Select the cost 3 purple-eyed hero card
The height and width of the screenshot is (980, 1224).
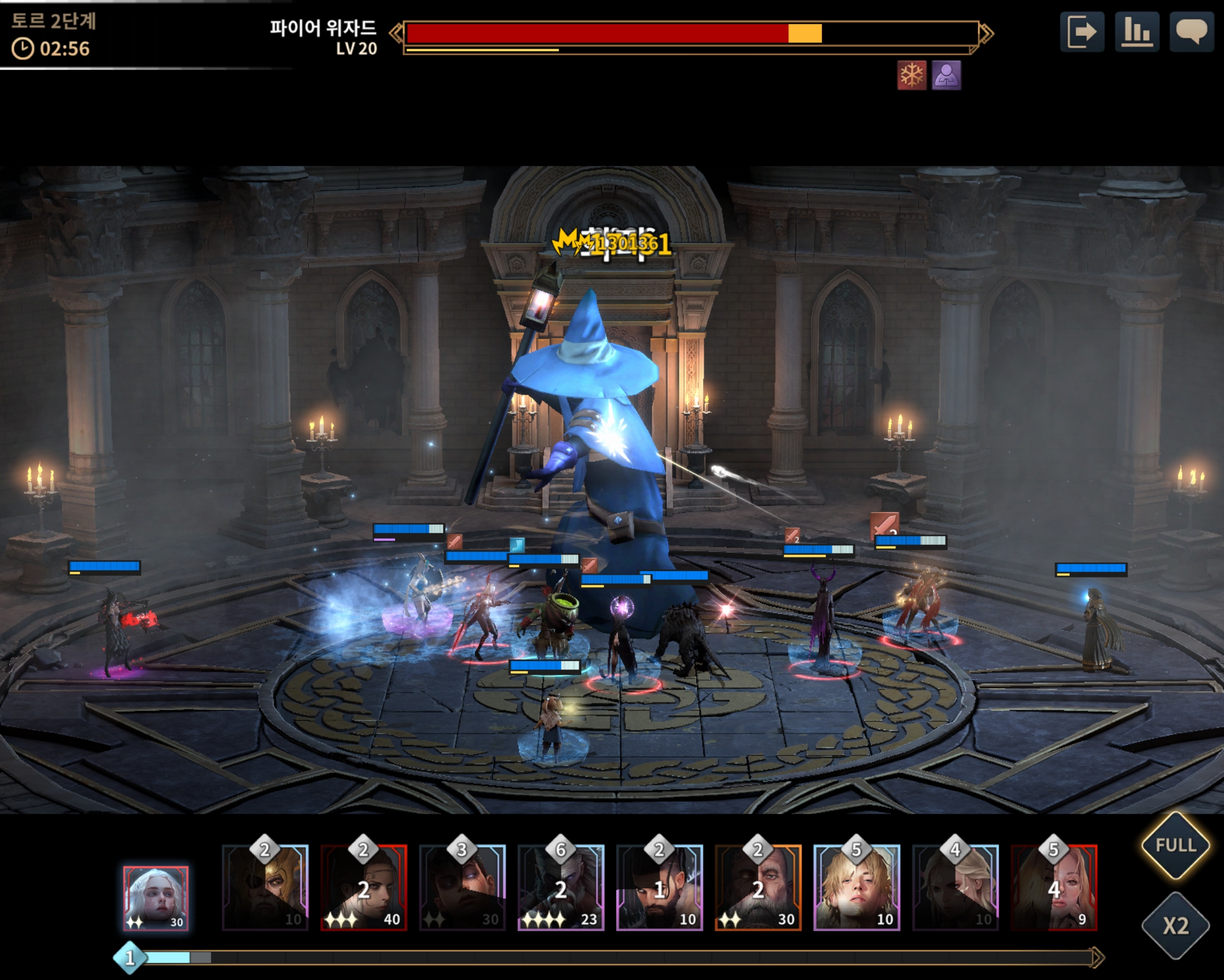point(462,887)
